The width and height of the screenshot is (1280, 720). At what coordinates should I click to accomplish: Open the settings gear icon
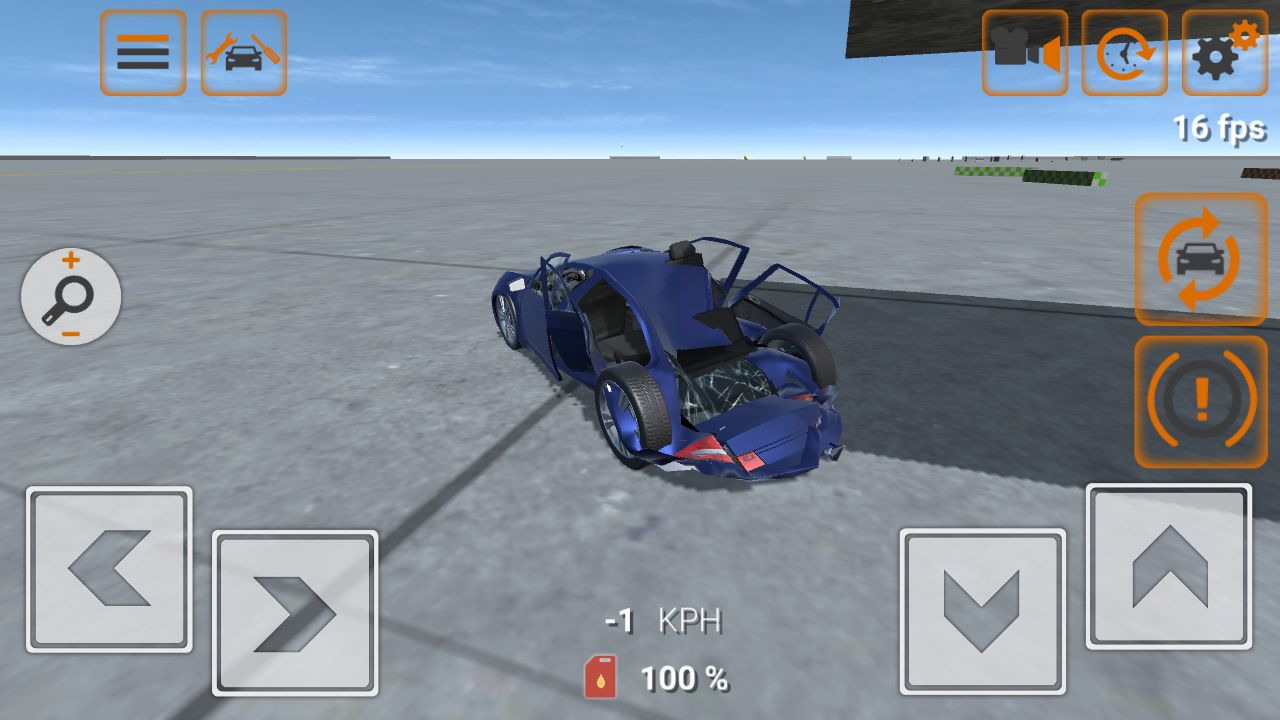1224,53
